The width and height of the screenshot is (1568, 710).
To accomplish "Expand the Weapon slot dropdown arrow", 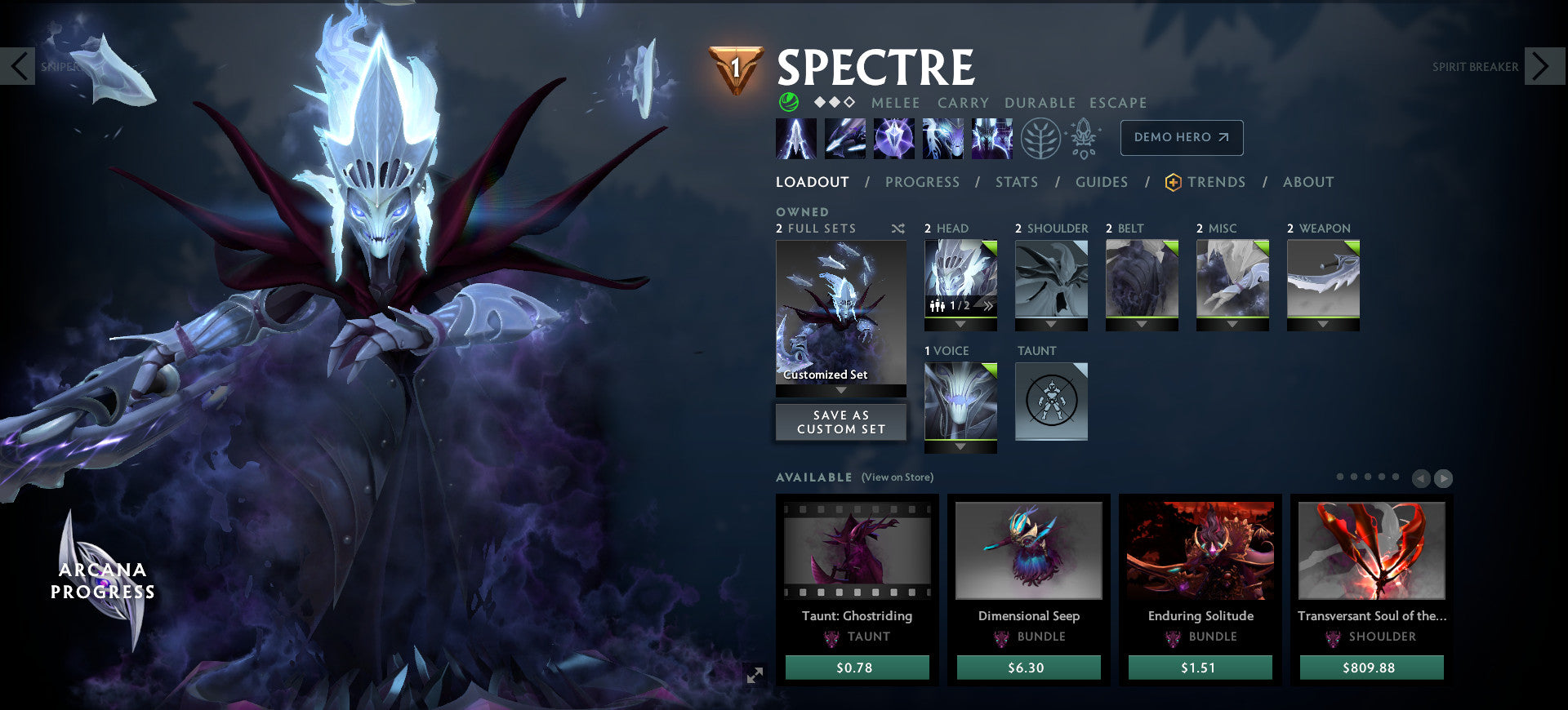I will tap(1323, 323).
